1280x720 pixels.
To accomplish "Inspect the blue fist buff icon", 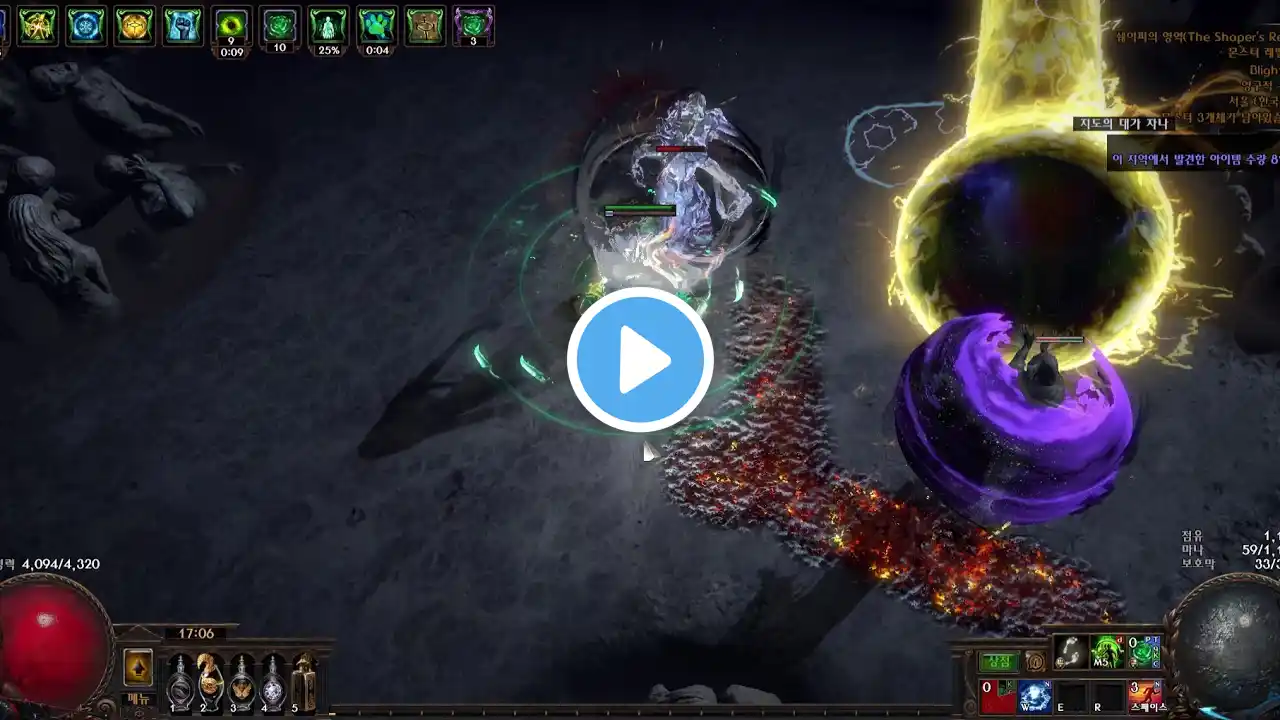I will point(183,25).
